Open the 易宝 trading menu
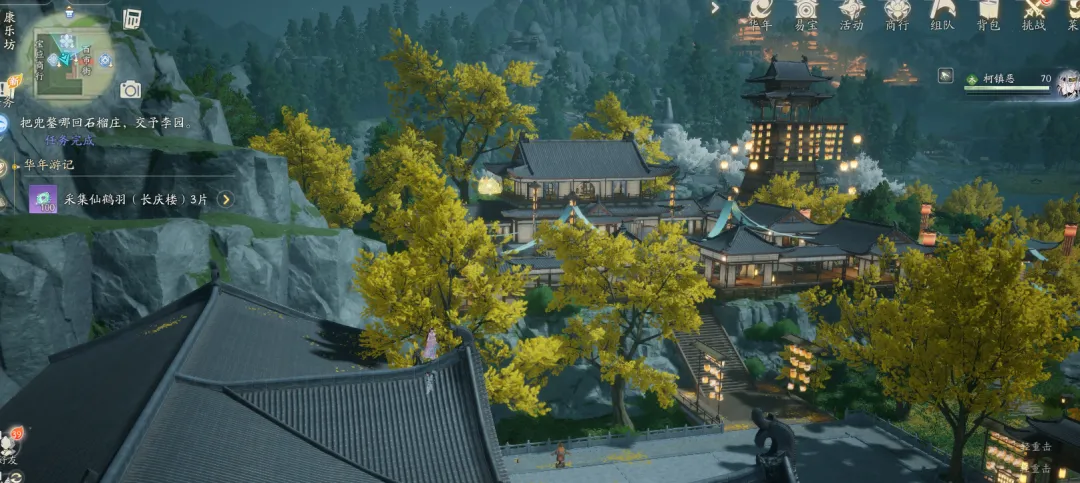The image size is (1080, 483). (806, 12)
